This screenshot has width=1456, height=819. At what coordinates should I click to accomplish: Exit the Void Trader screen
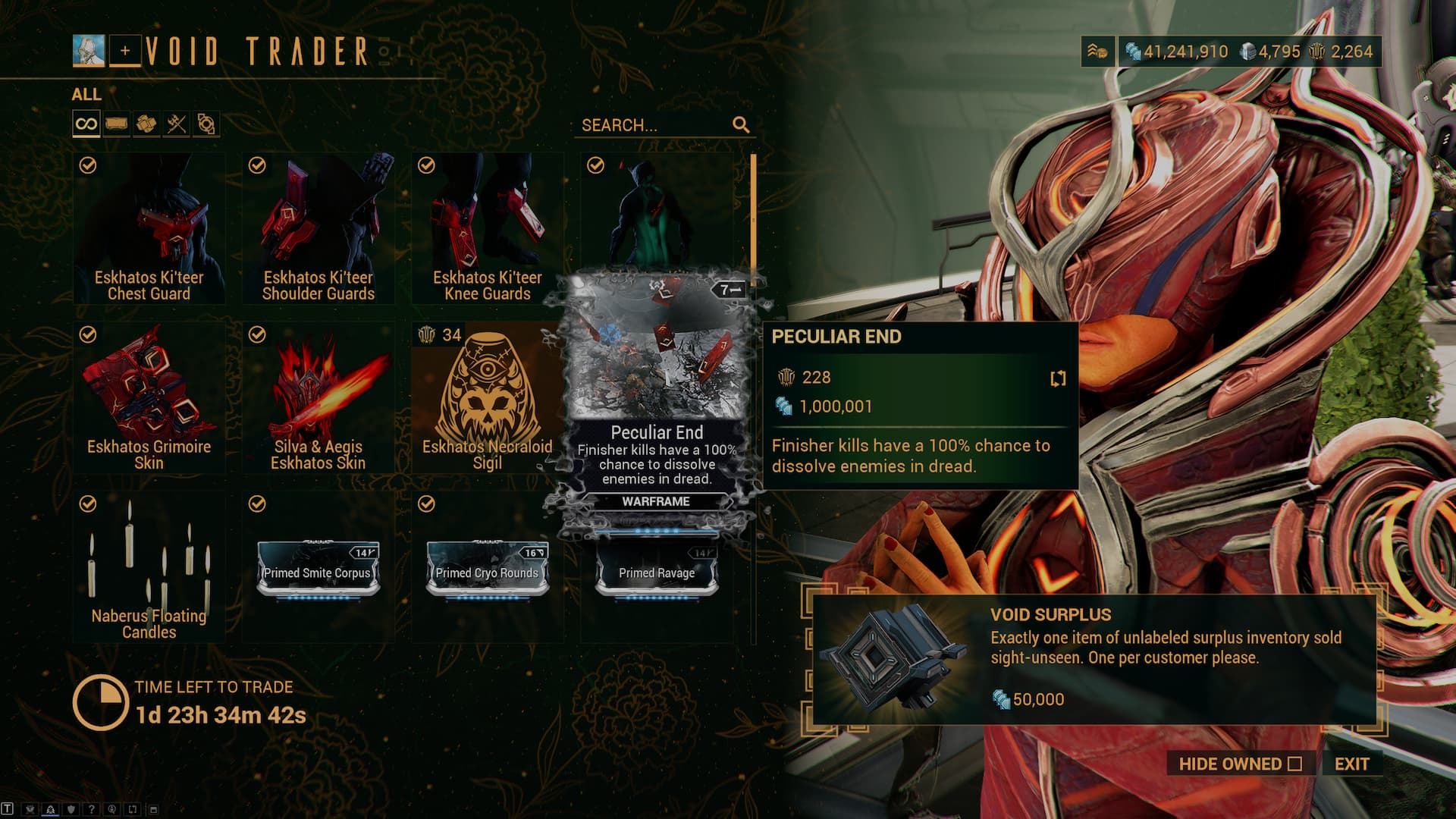[1351, 764]
